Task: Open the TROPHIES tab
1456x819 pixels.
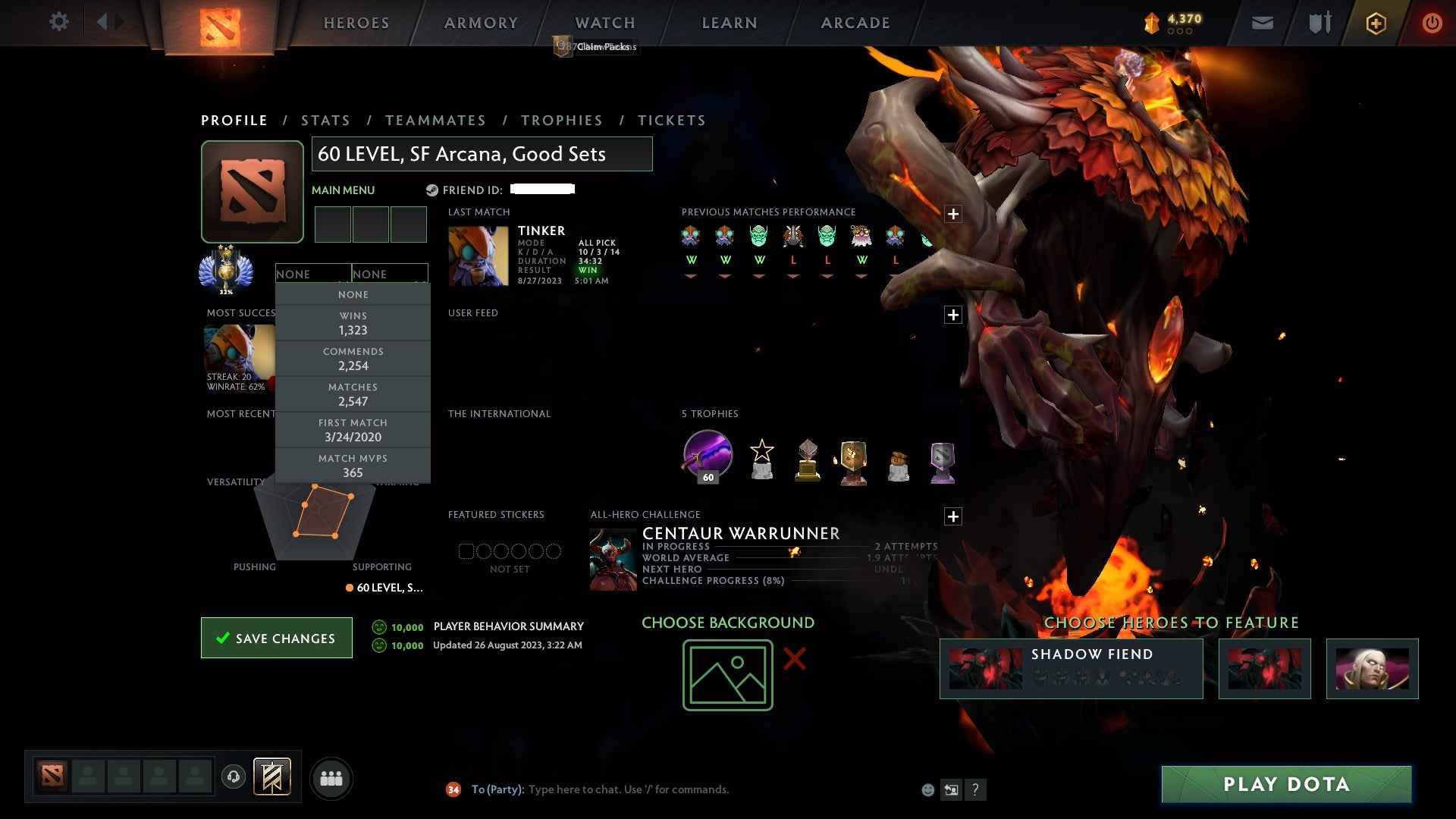Action: tap(561, 120)
